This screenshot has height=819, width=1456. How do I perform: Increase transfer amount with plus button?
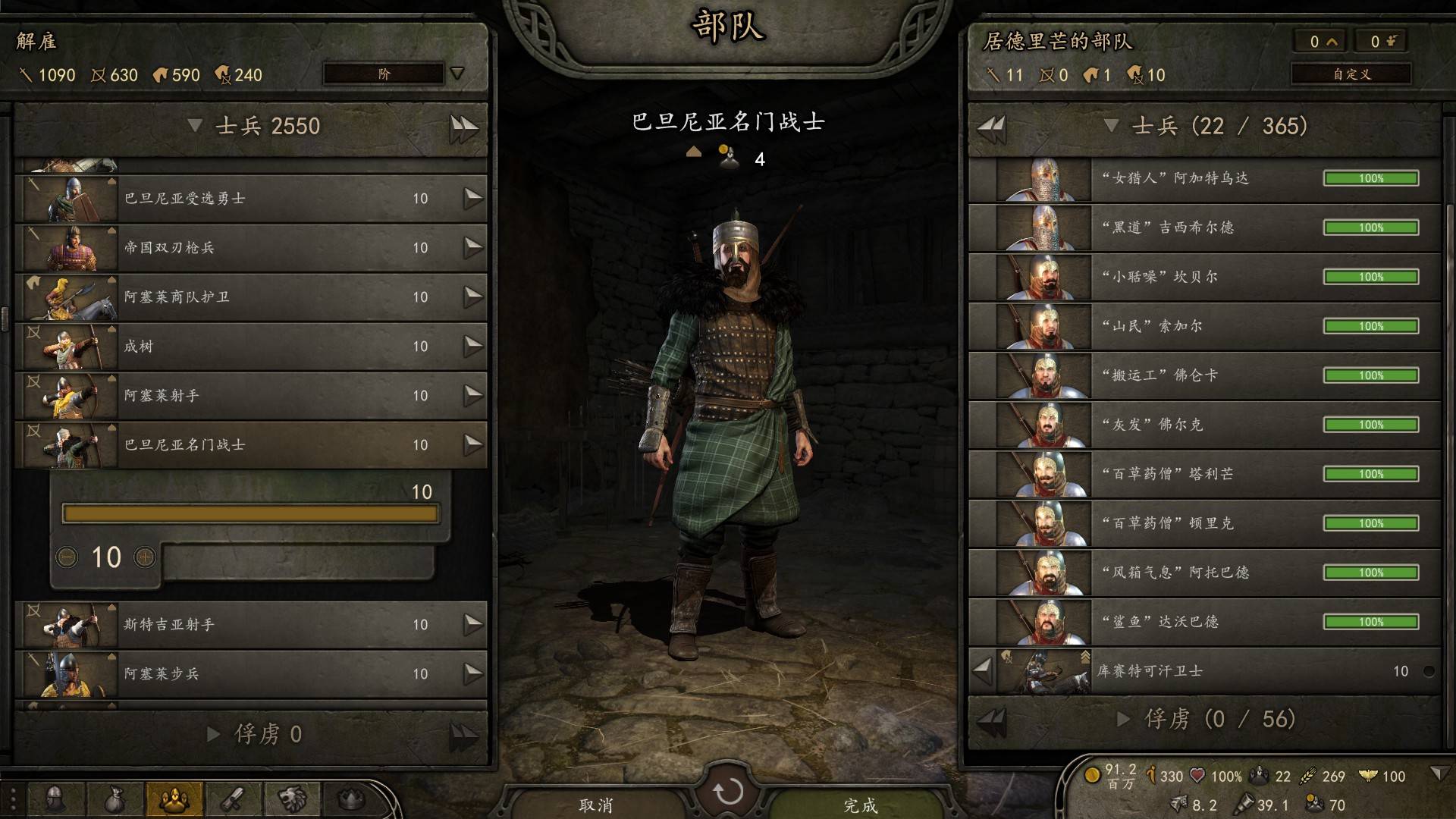[x=144, y=558]
